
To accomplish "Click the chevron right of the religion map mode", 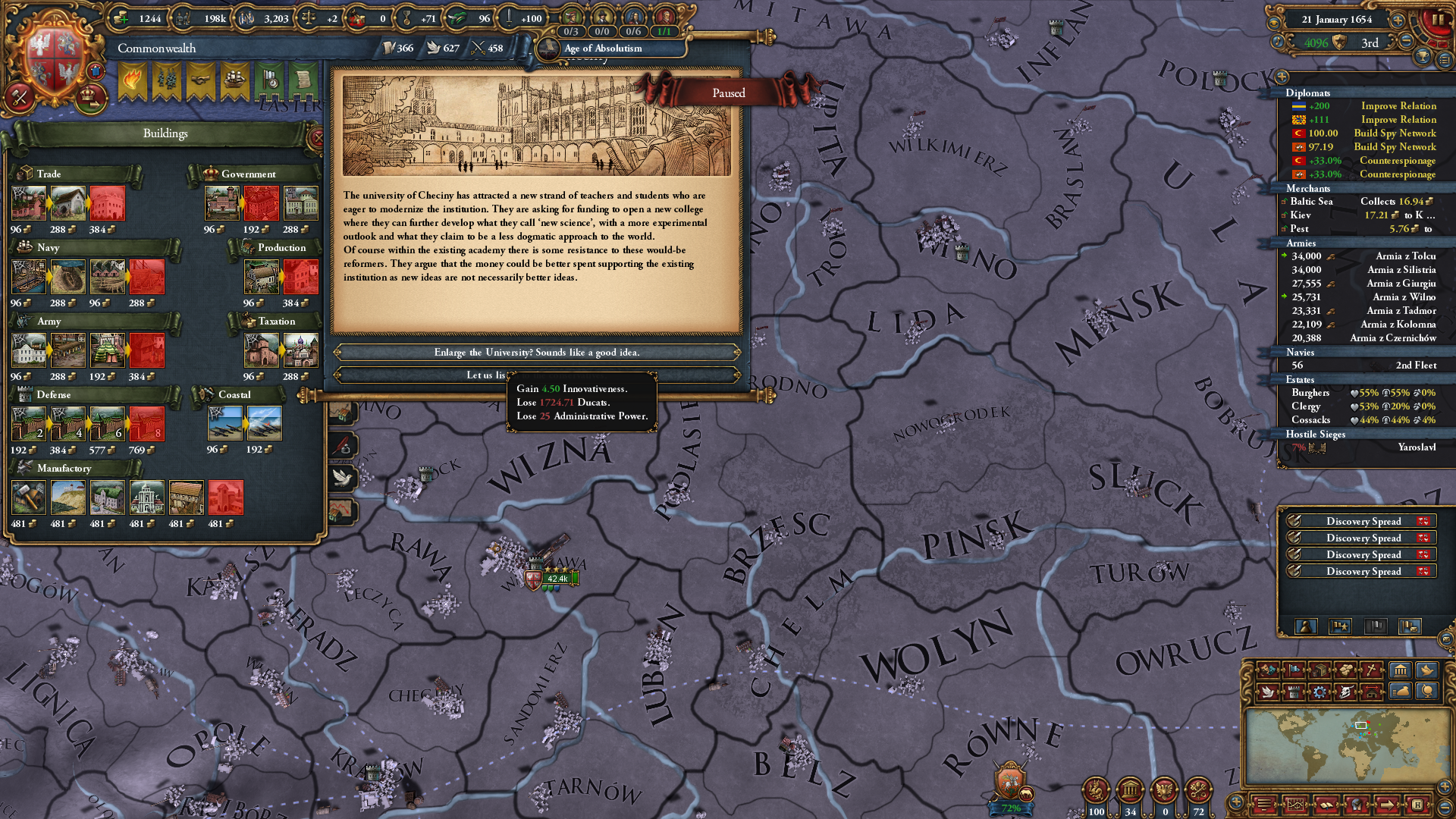I will point(1381,670).
